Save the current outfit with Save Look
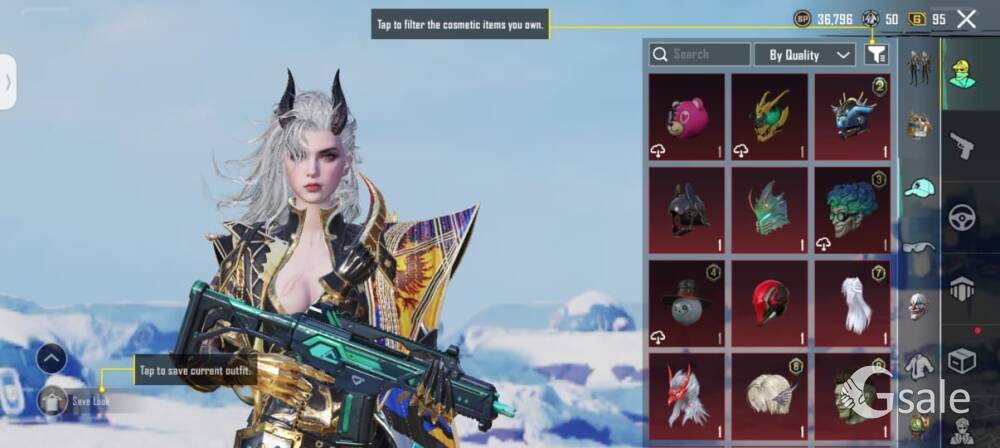 (x=90, y=401)
